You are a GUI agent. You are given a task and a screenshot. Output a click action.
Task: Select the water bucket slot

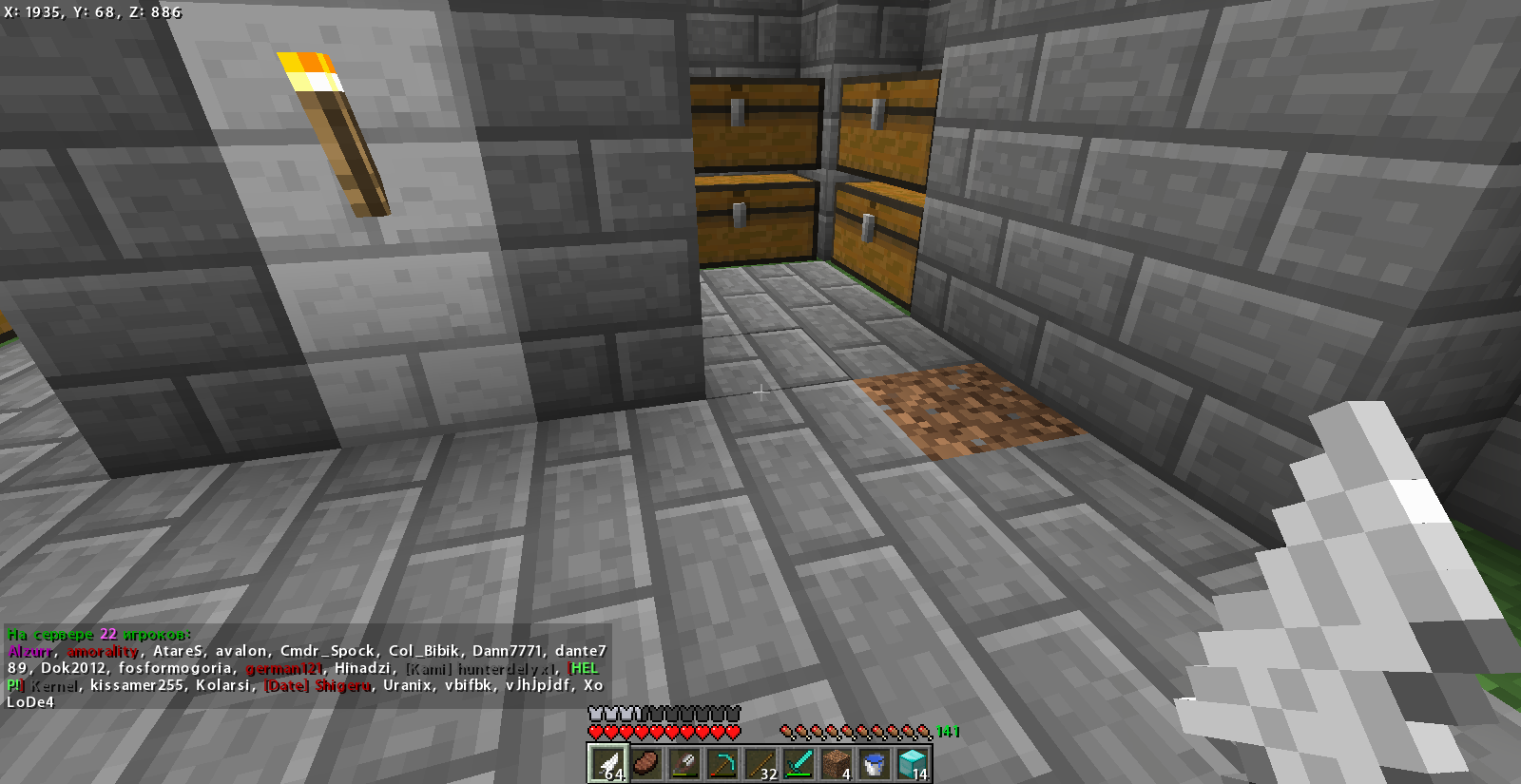874,763
